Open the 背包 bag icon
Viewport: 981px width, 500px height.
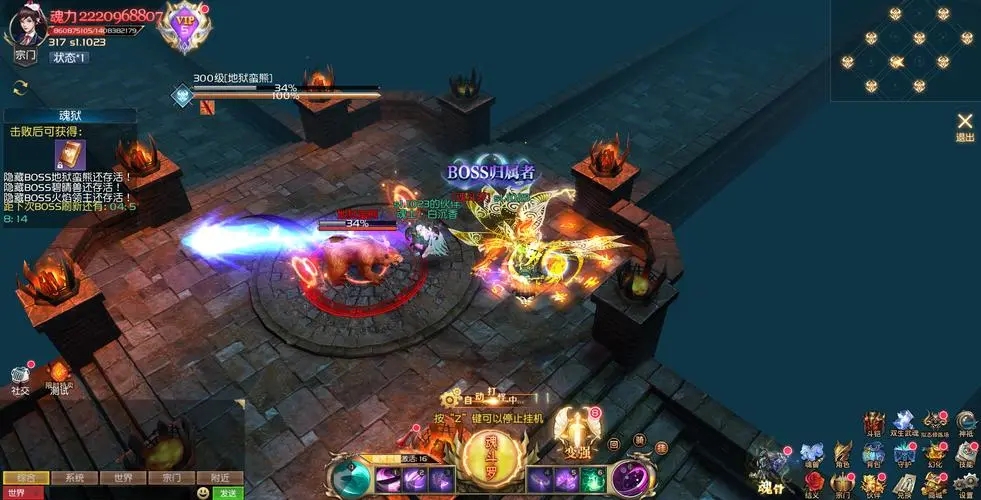[x=873, y=454]
